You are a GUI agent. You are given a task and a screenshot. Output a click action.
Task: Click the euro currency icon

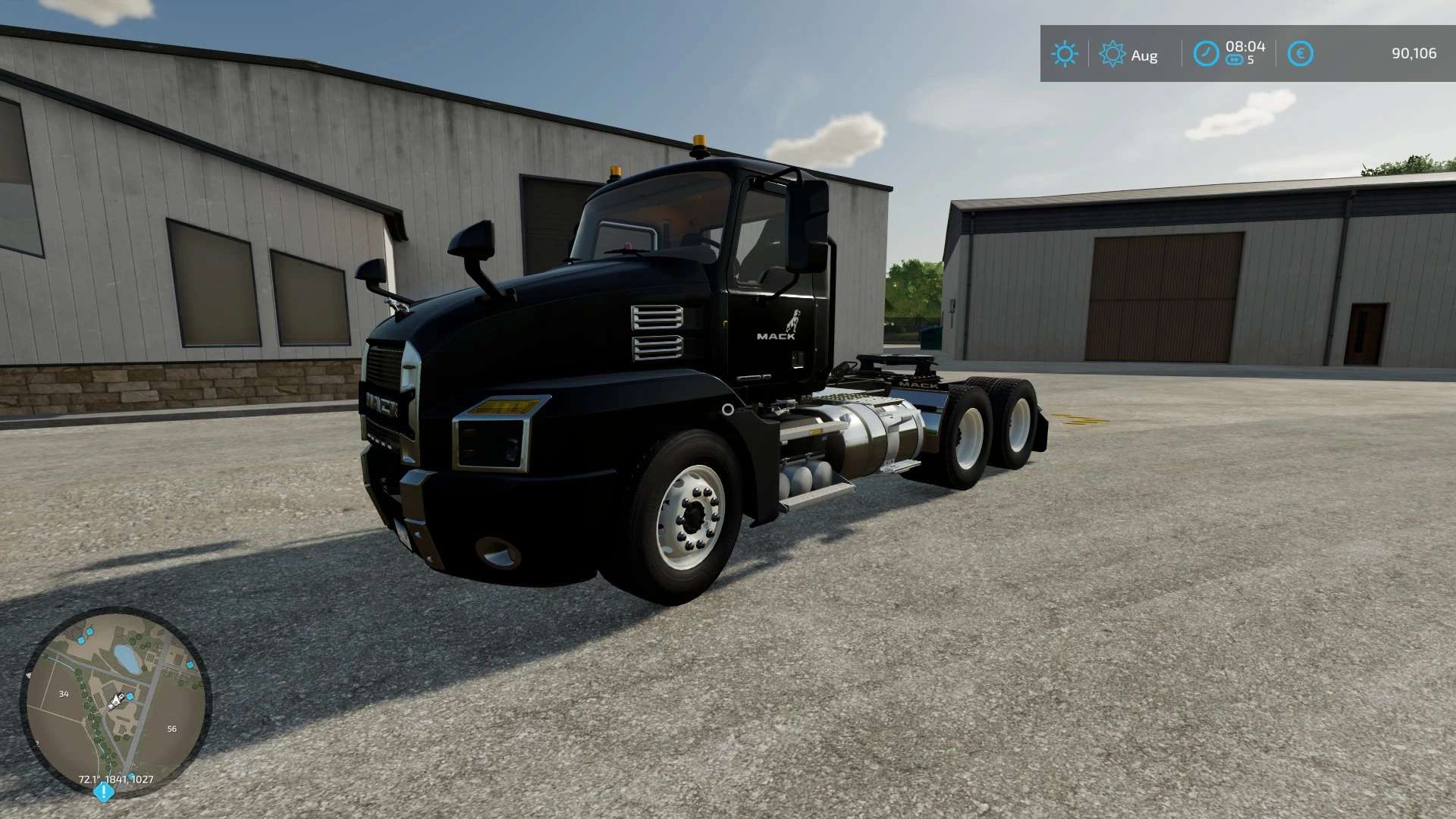pyautogui.click(x=1299, y=54)
